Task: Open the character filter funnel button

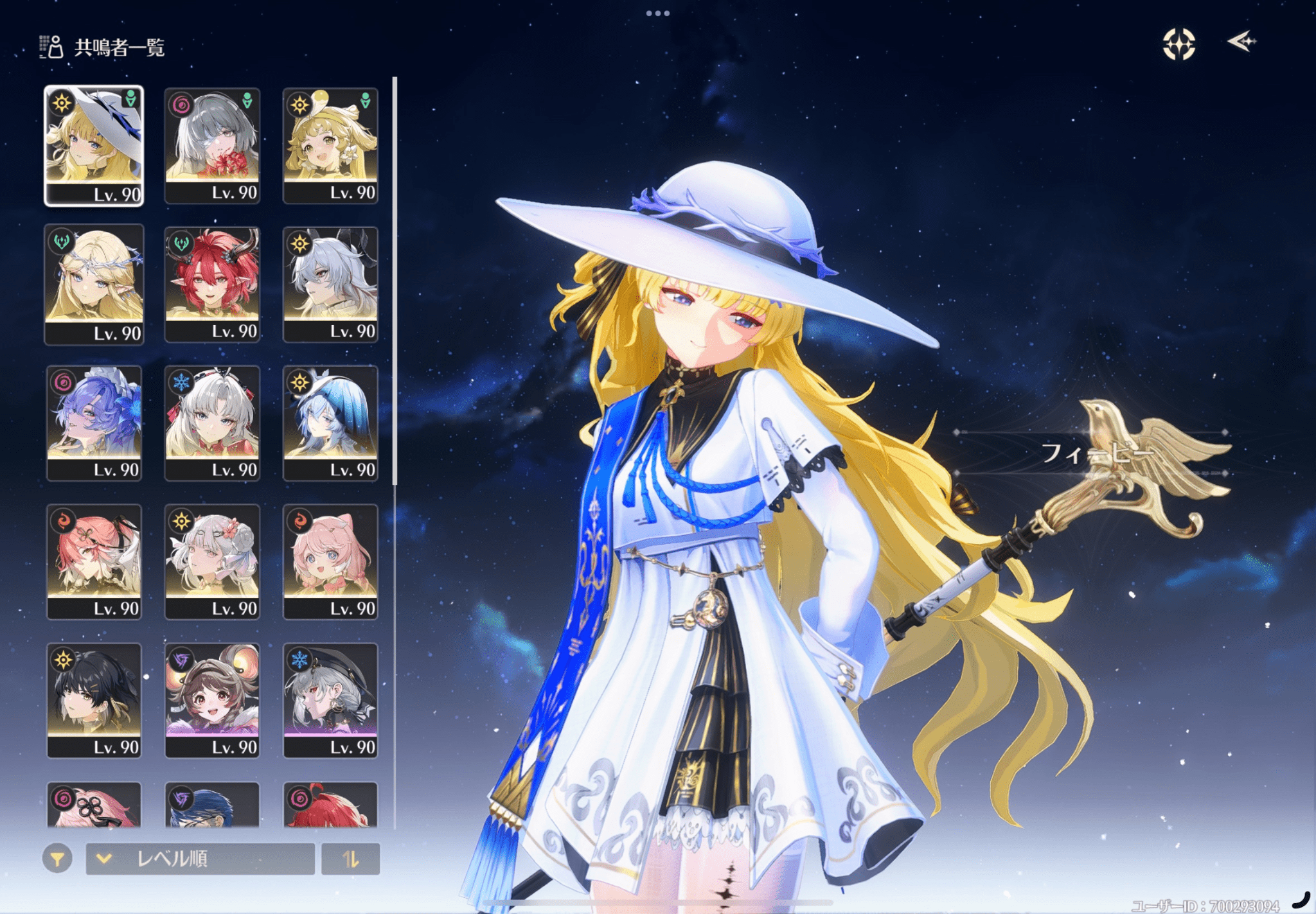Action: click(57, 859)
